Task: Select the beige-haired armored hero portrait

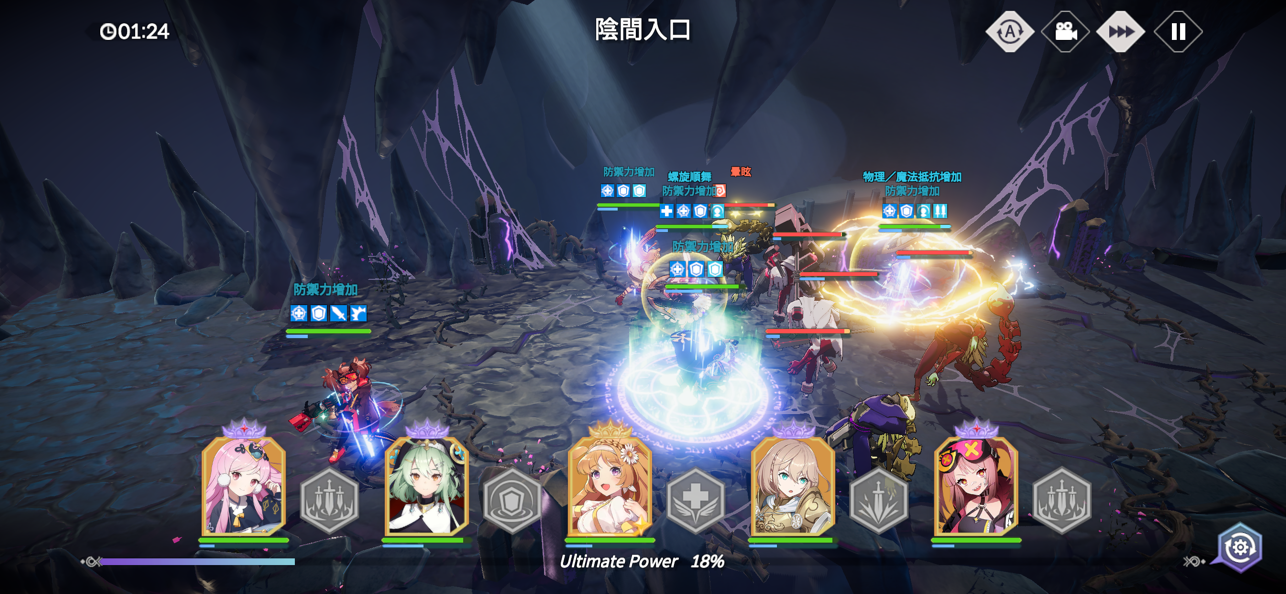Action: pyautogui.click(x=793, y=485)
